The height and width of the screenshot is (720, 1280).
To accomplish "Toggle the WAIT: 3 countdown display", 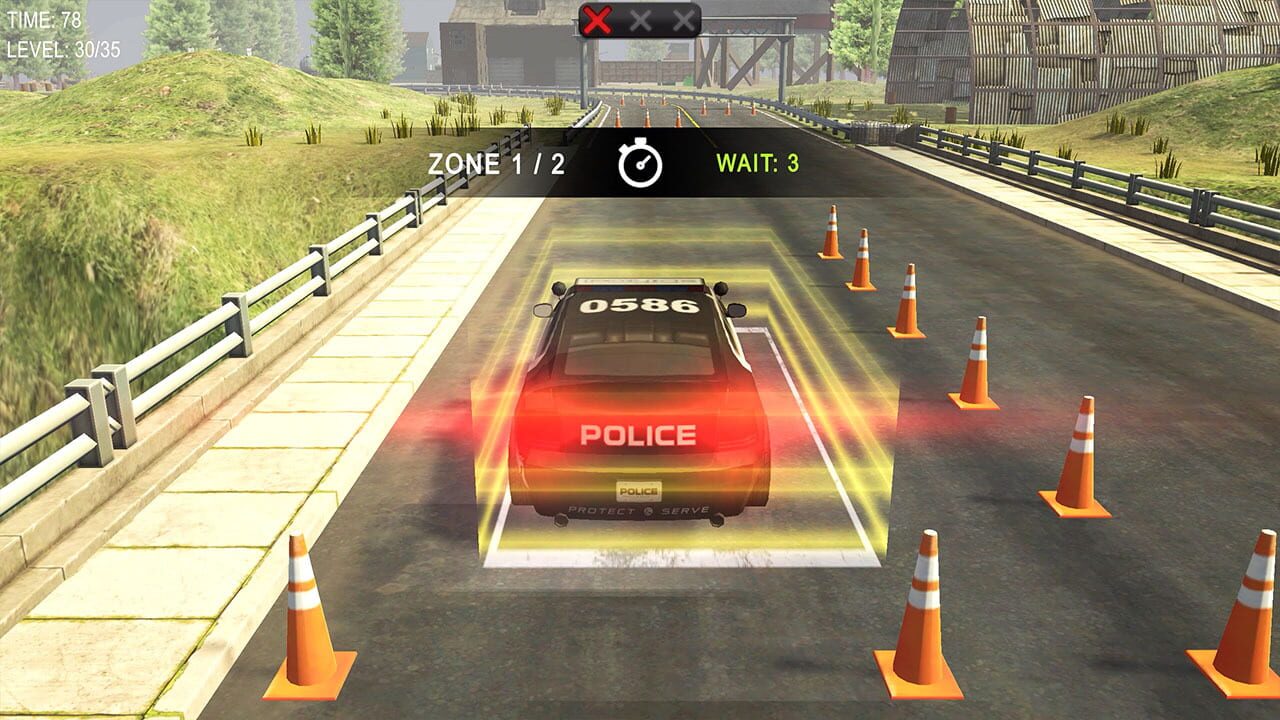I will coord(755,162).
